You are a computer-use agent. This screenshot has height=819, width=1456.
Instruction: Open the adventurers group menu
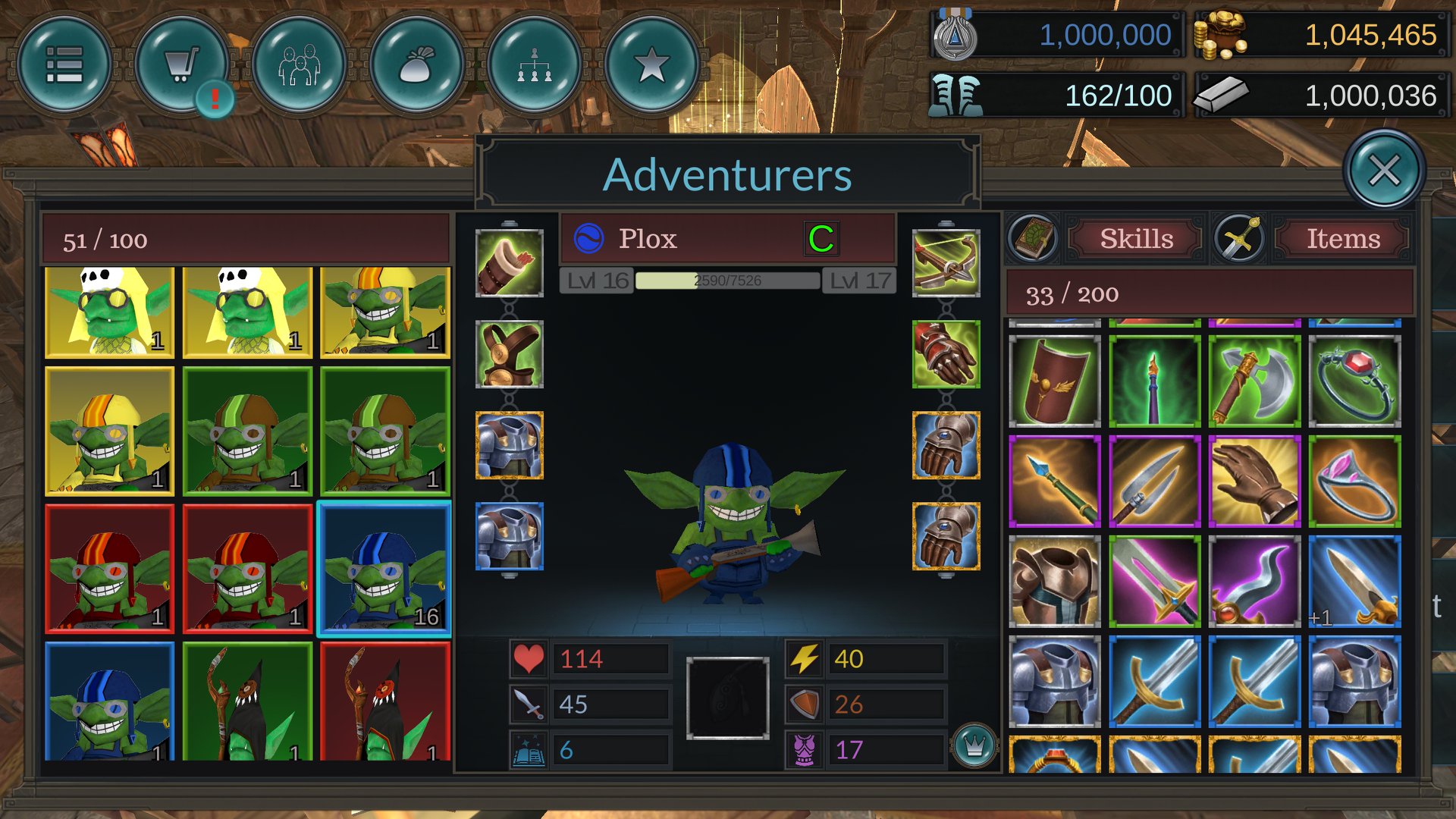(300, 64)
